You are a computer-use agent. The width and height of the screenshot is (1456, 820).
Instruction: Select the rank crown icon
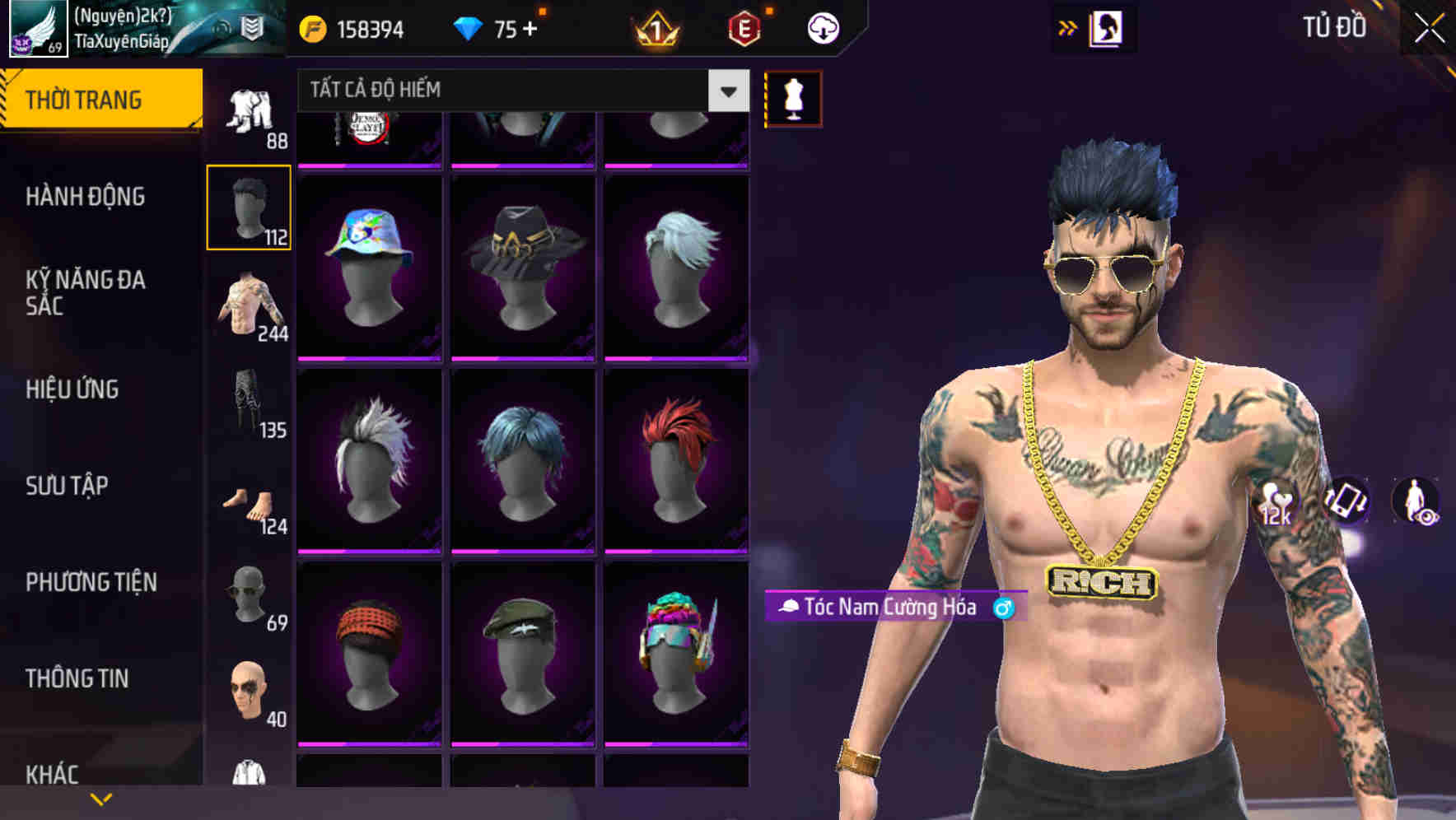pyautogui.click(x=655, y=27)
